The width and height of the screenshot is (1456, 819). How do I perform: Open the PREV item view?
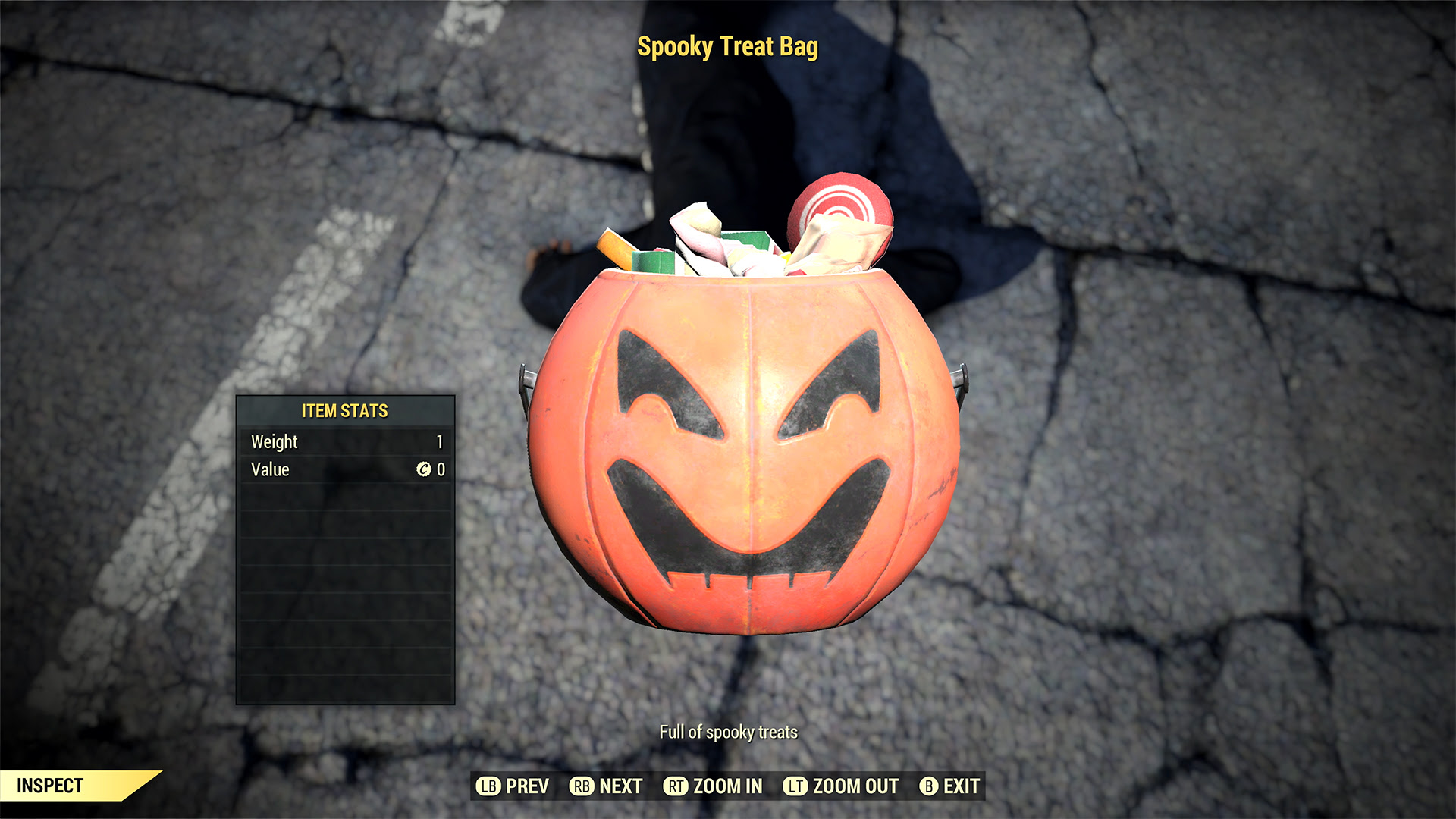coord(529,786)
